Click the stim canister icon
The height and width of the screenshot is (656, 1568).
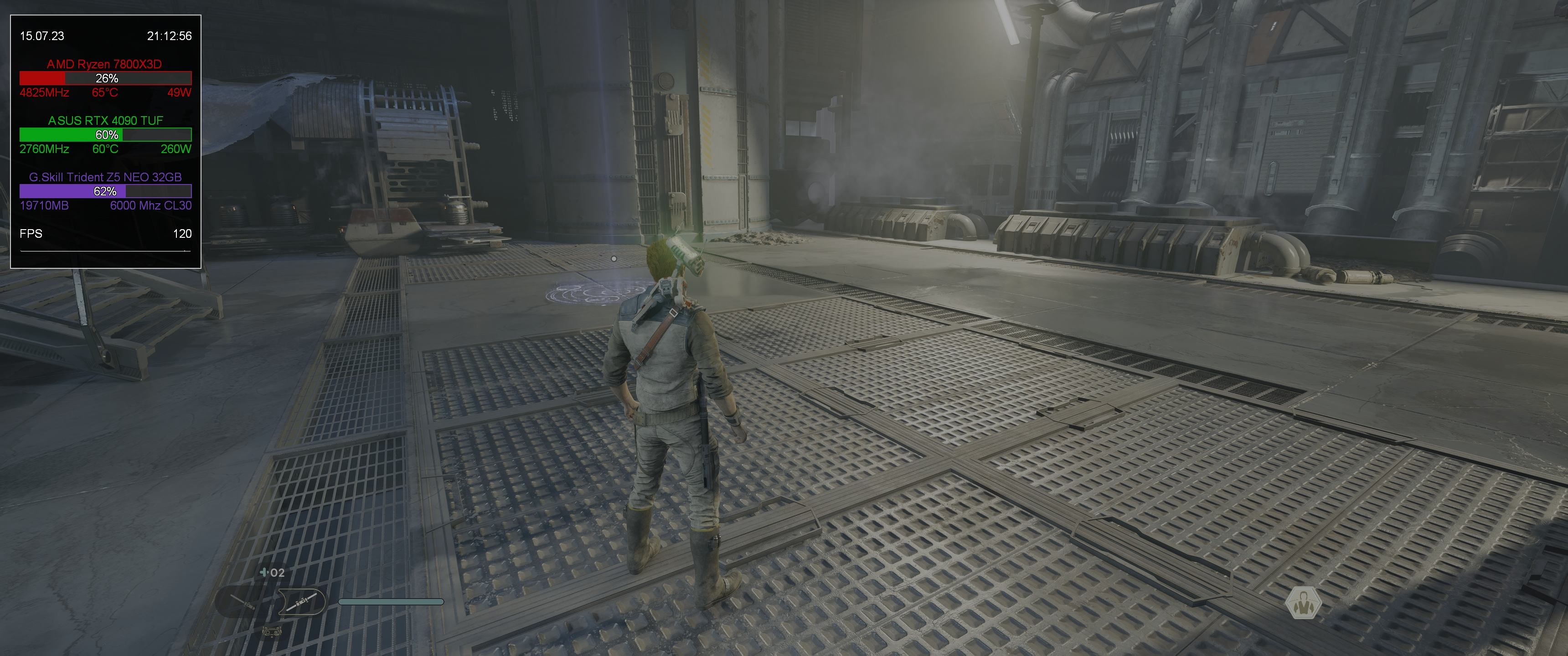tap(264, 573)
